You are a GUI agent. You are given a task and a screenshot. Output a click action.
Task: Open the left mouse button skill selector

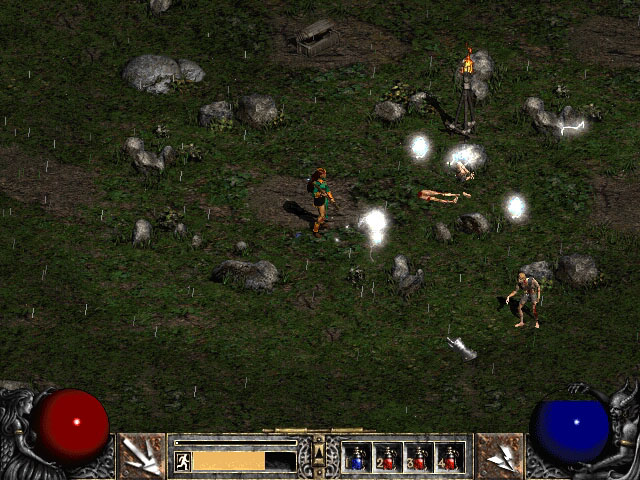[x=141, y=456]
